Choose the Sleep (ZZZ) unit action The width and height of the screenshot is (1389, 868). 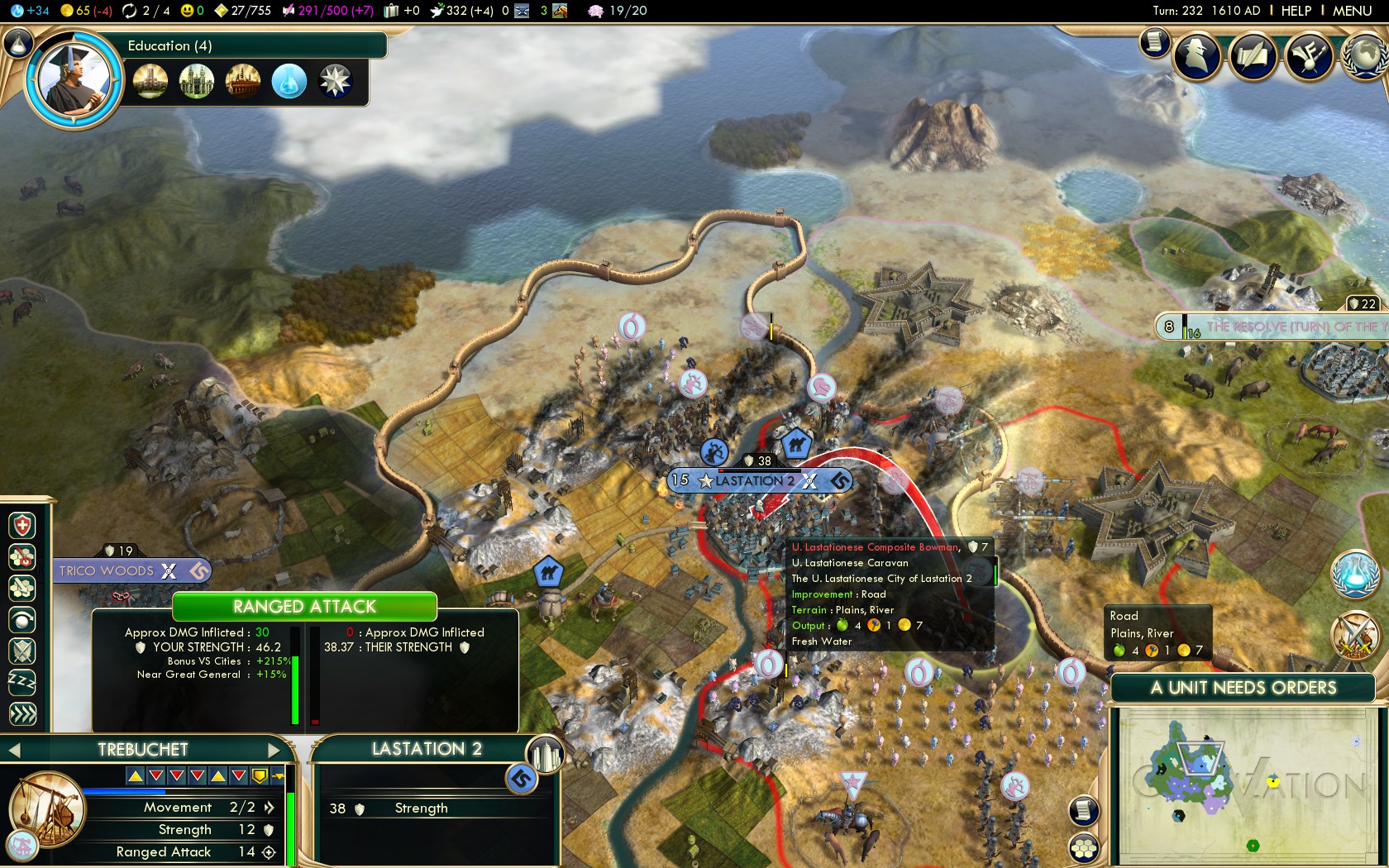coord(22,682)
